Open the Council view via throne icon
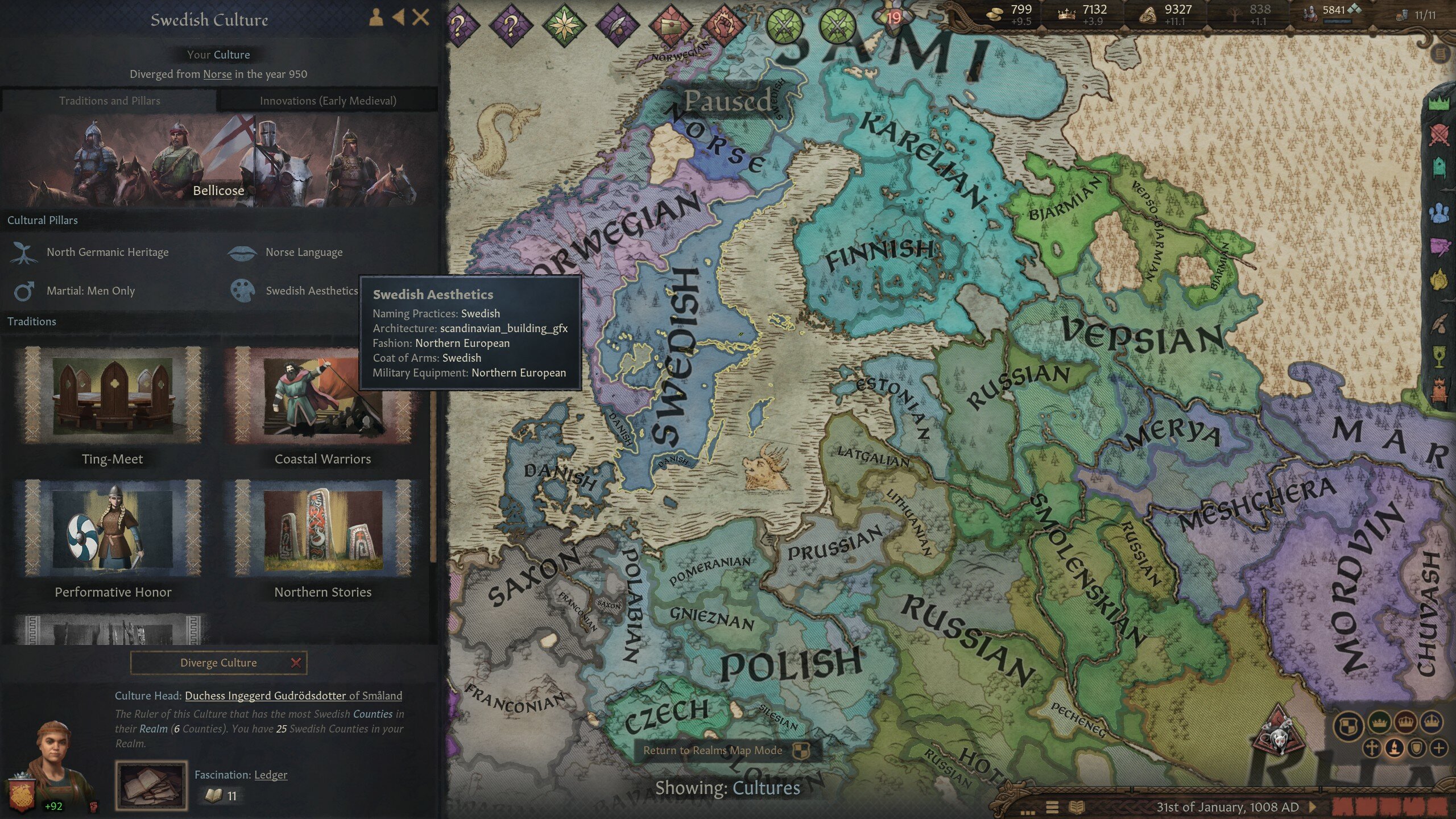Viewport: 1456px width, 819px height. coord(1440,166)
